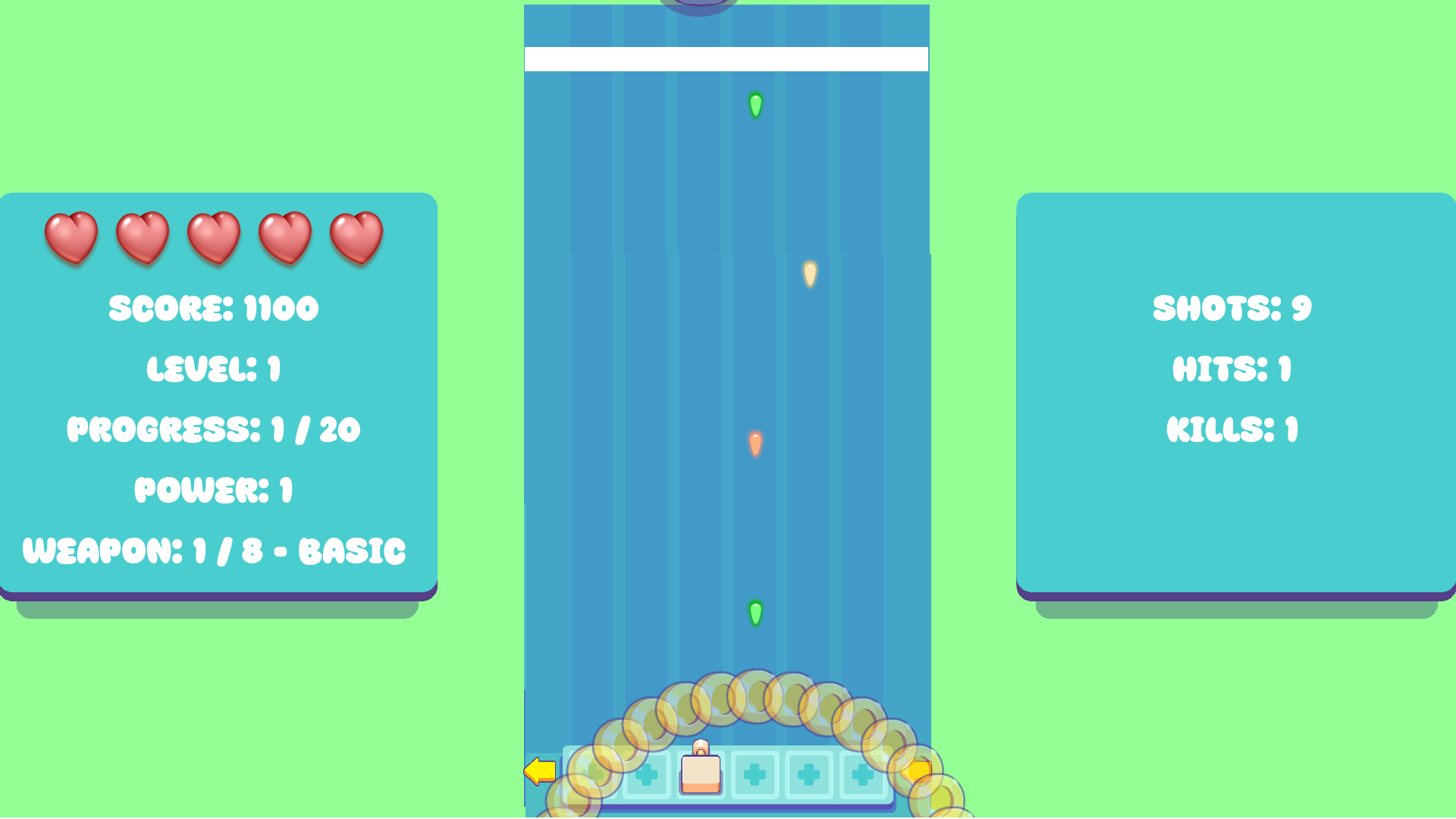
Task: Click the rightmost plus weapon slot
Action: click(x=861, y=773)
